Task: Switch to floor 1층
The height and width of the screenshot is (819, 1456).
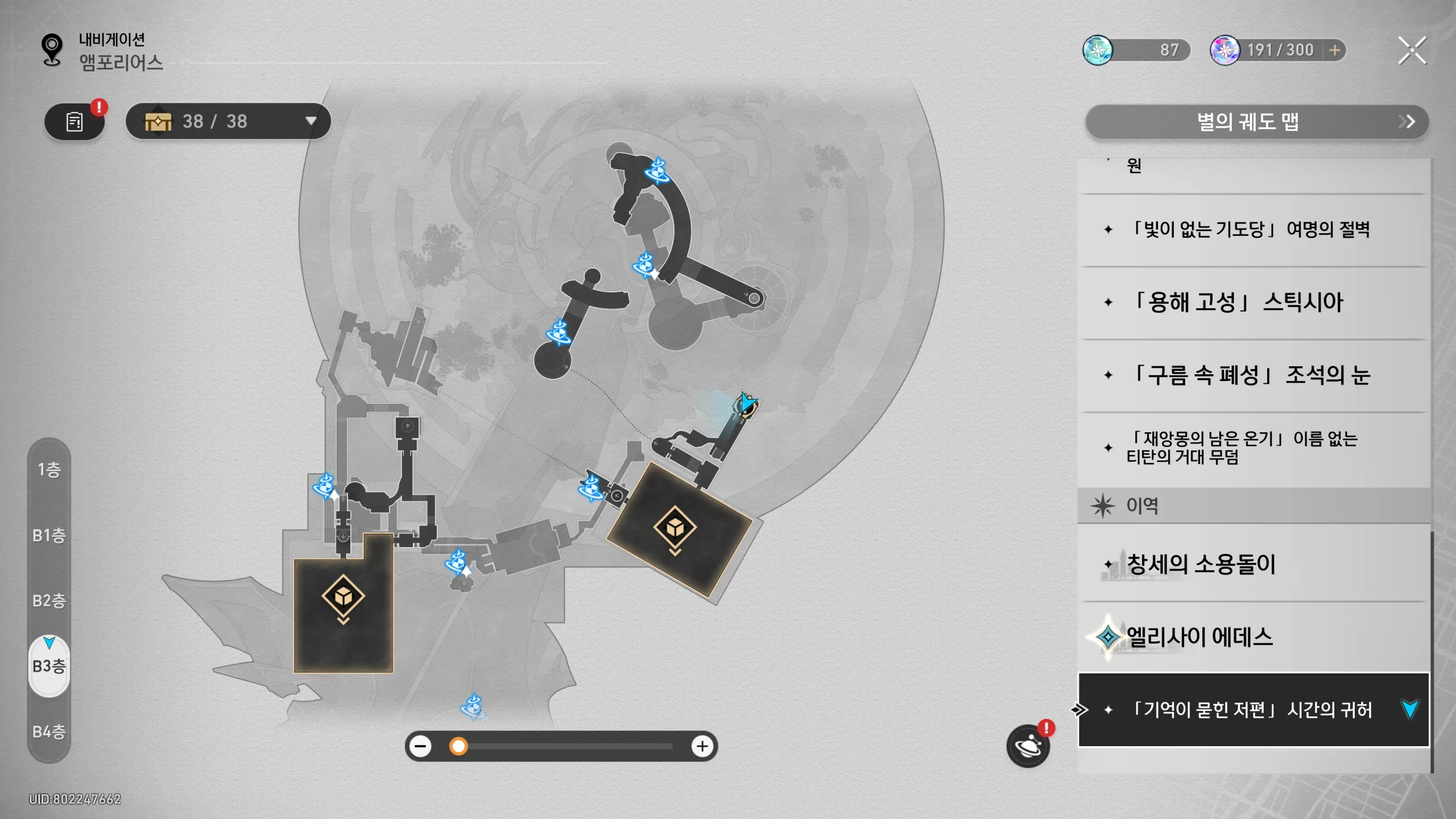Action: tap(49, 470)
